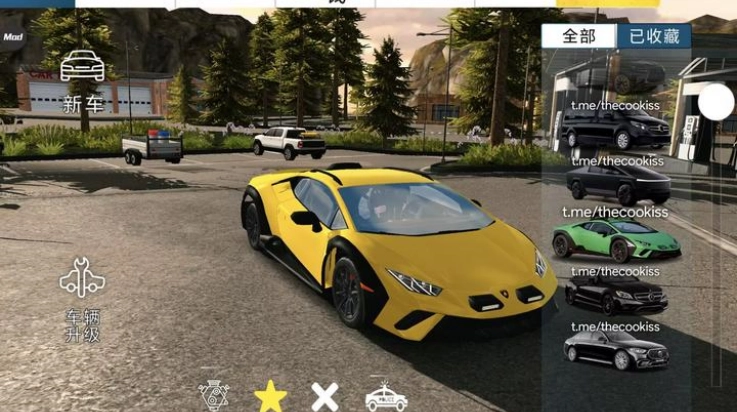Open the 新车 new car menu
The image size is (737, 412).
point(82,80)
